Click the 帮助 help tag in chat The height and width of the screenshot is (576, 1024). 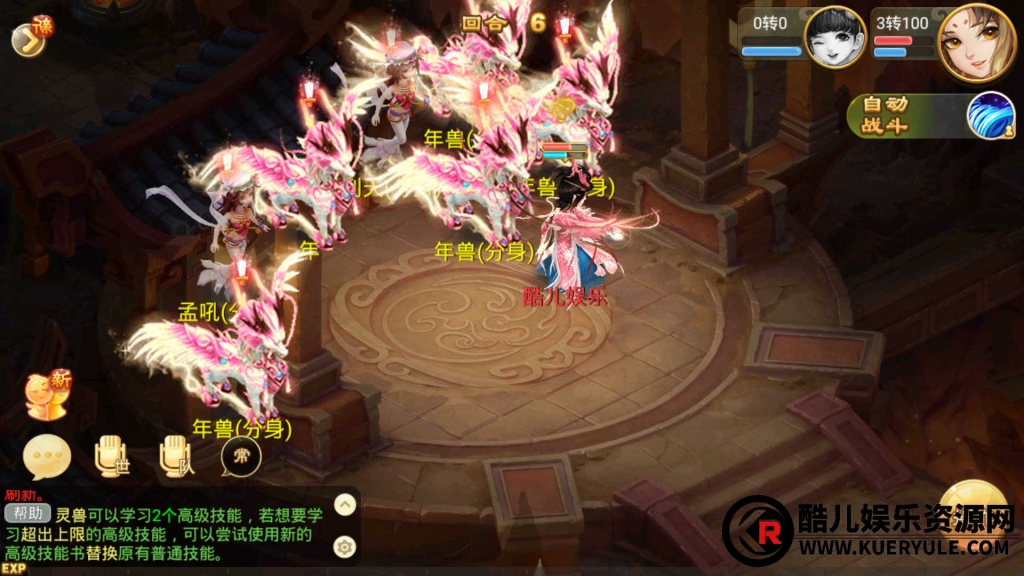26,514
